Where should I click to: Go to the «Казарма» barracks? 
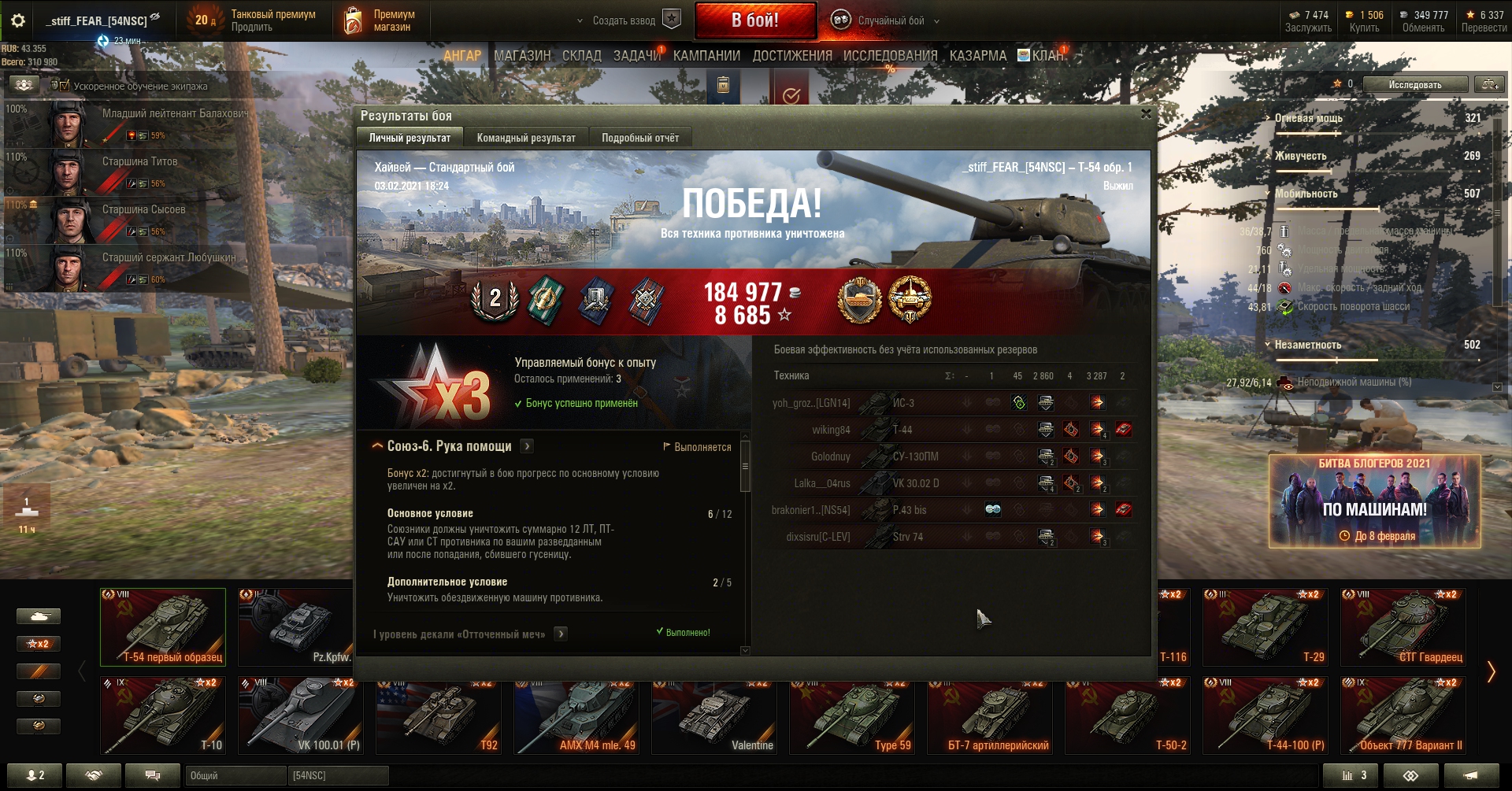coord(977,56)
